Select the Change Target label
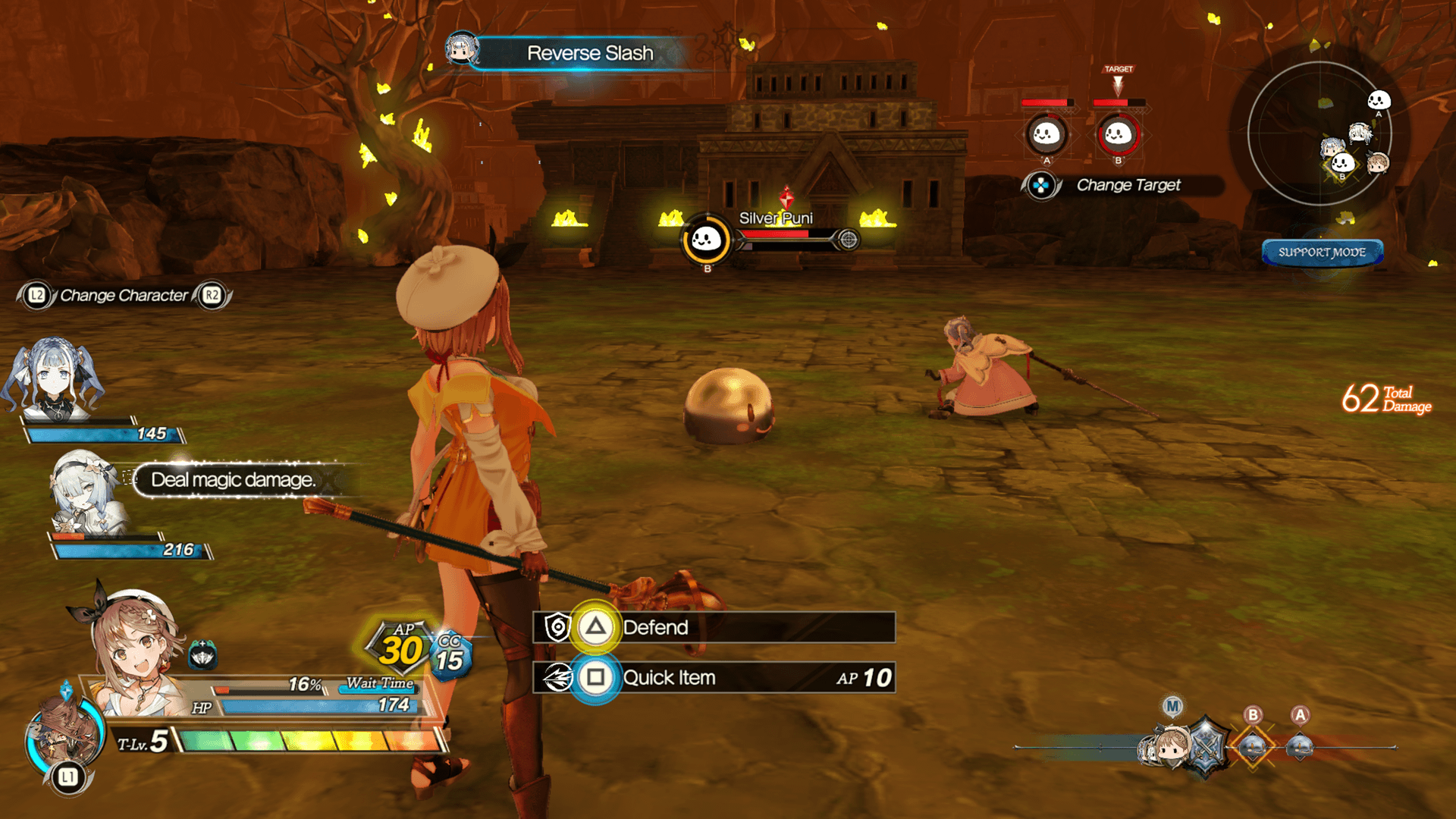Viewport: 1456px width, 819px height. [x=1128, y=185]
